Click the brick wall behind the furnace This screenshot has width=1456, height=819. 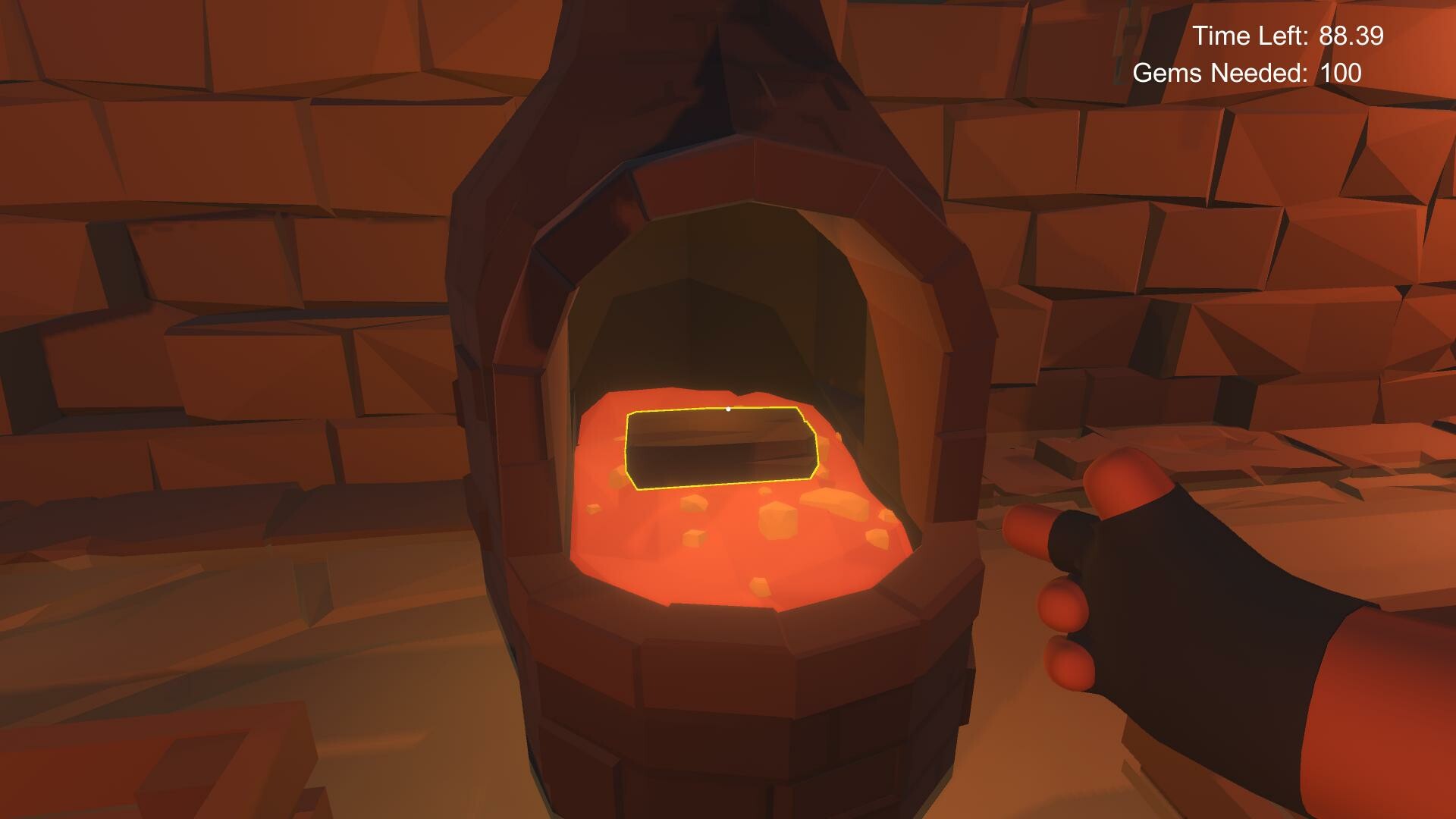coord(227,227)
